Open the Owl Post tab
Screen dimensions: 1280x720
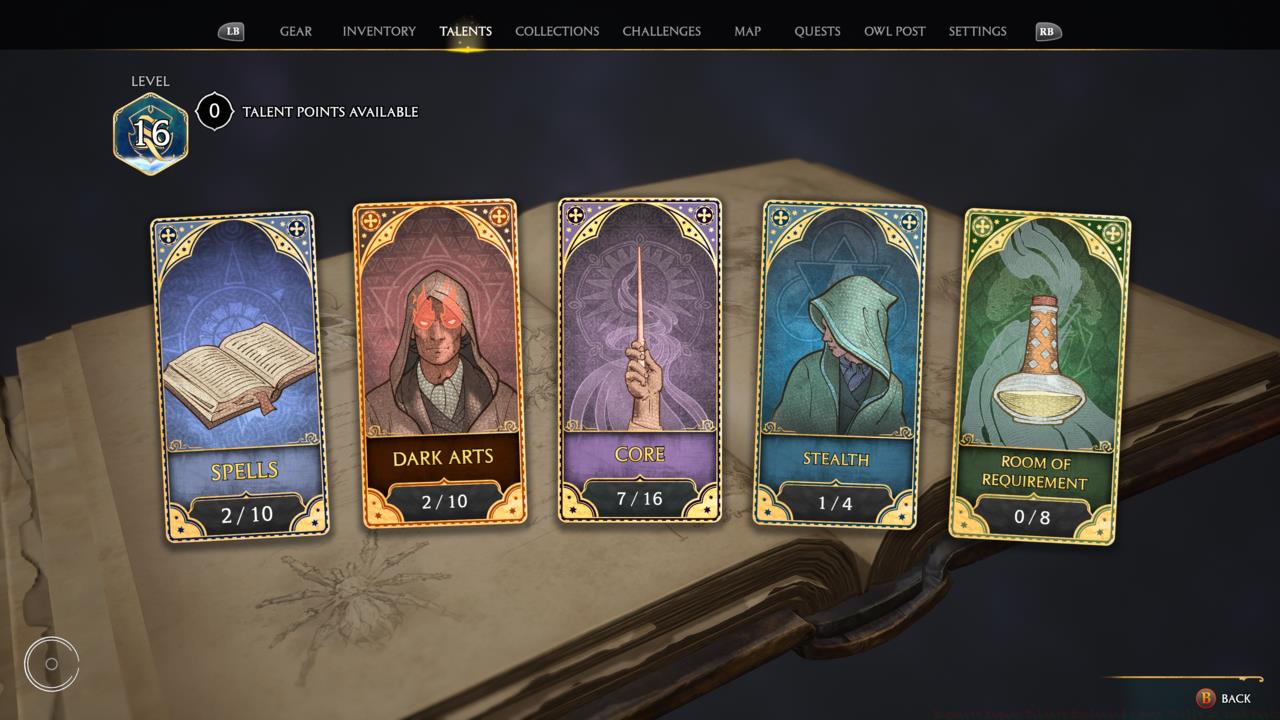click(x=894, y=31)
